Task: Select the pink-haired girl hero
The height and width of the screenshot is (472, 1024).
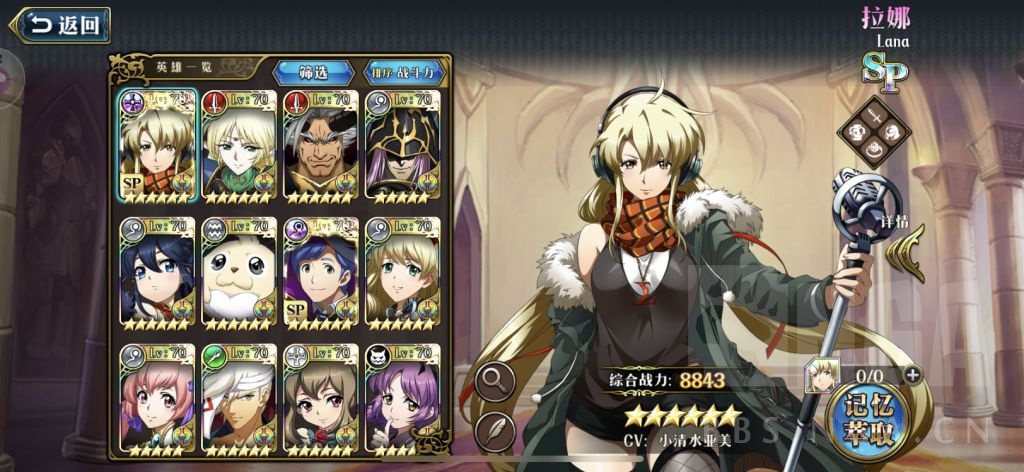Action: [157, 398]
